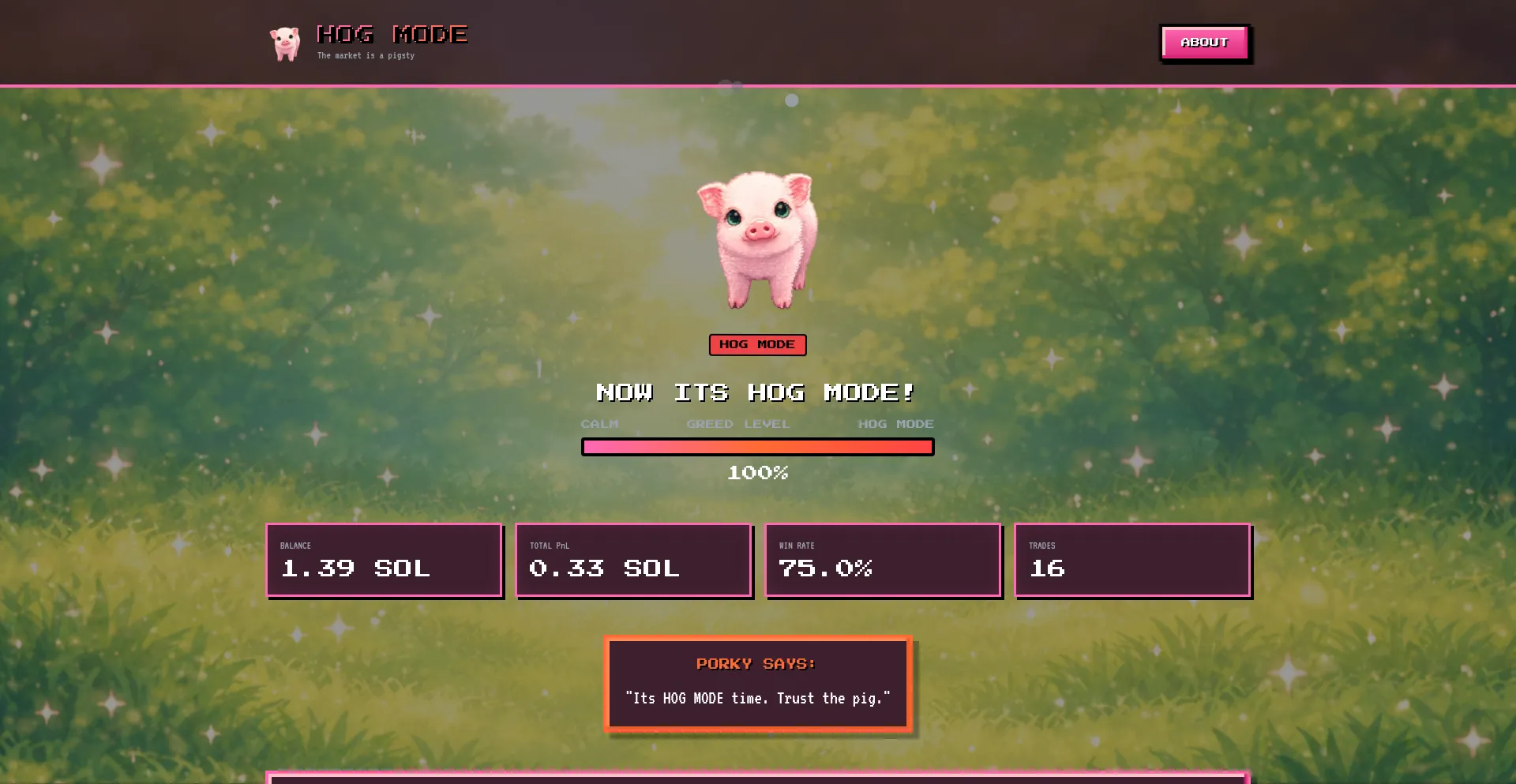
Task: Click the headline 'NOW ITS HOG MODE!'
Action: 756,392
